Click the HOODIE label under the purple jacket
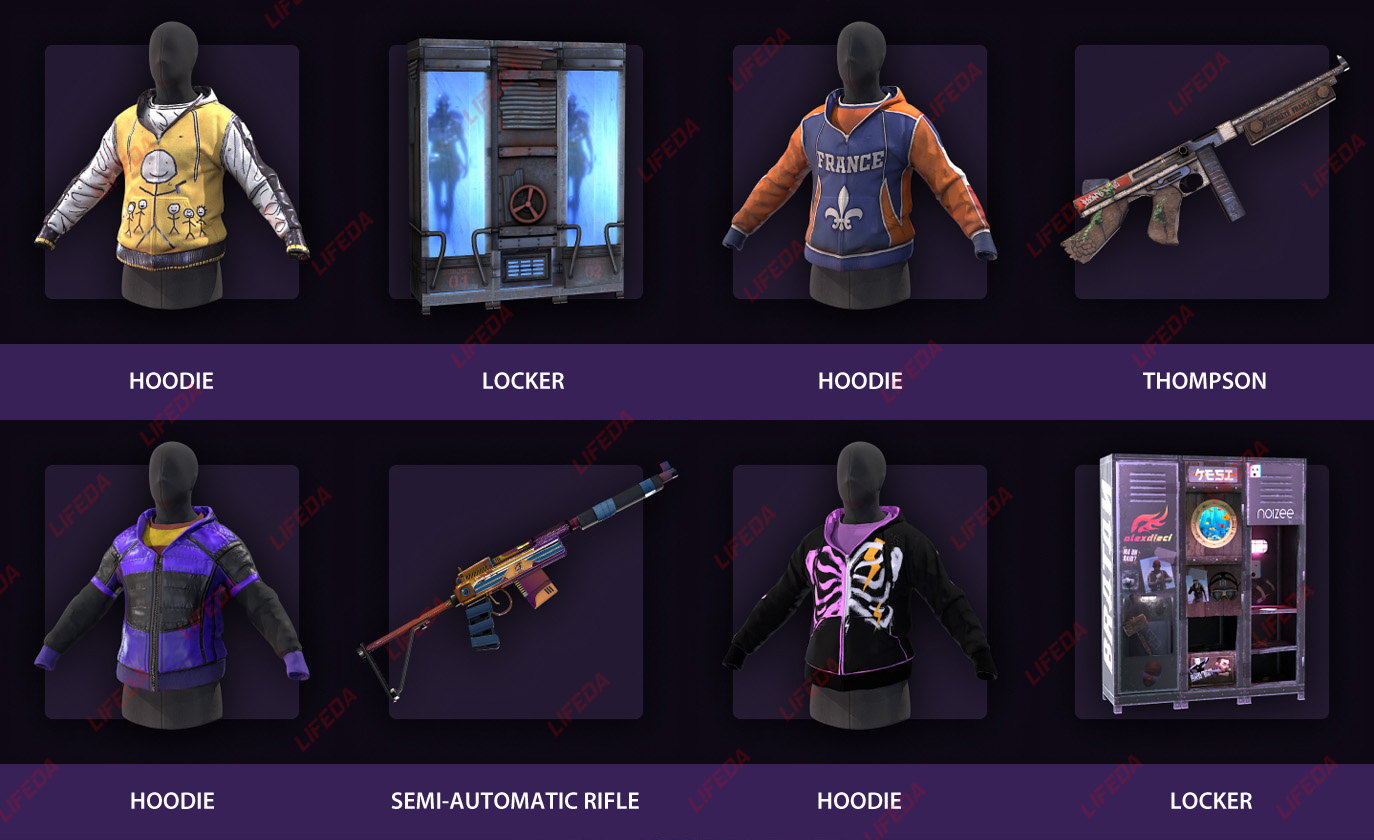 click(170, 801)
